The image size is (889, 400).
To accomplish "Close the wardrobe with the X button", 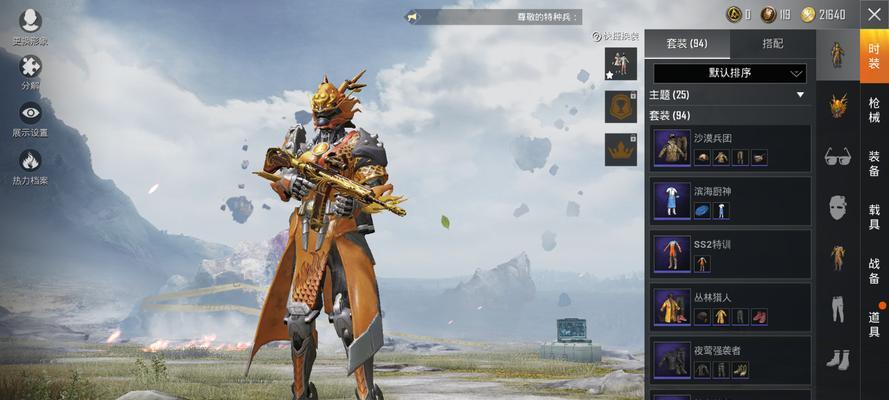I will coord(873,14).
